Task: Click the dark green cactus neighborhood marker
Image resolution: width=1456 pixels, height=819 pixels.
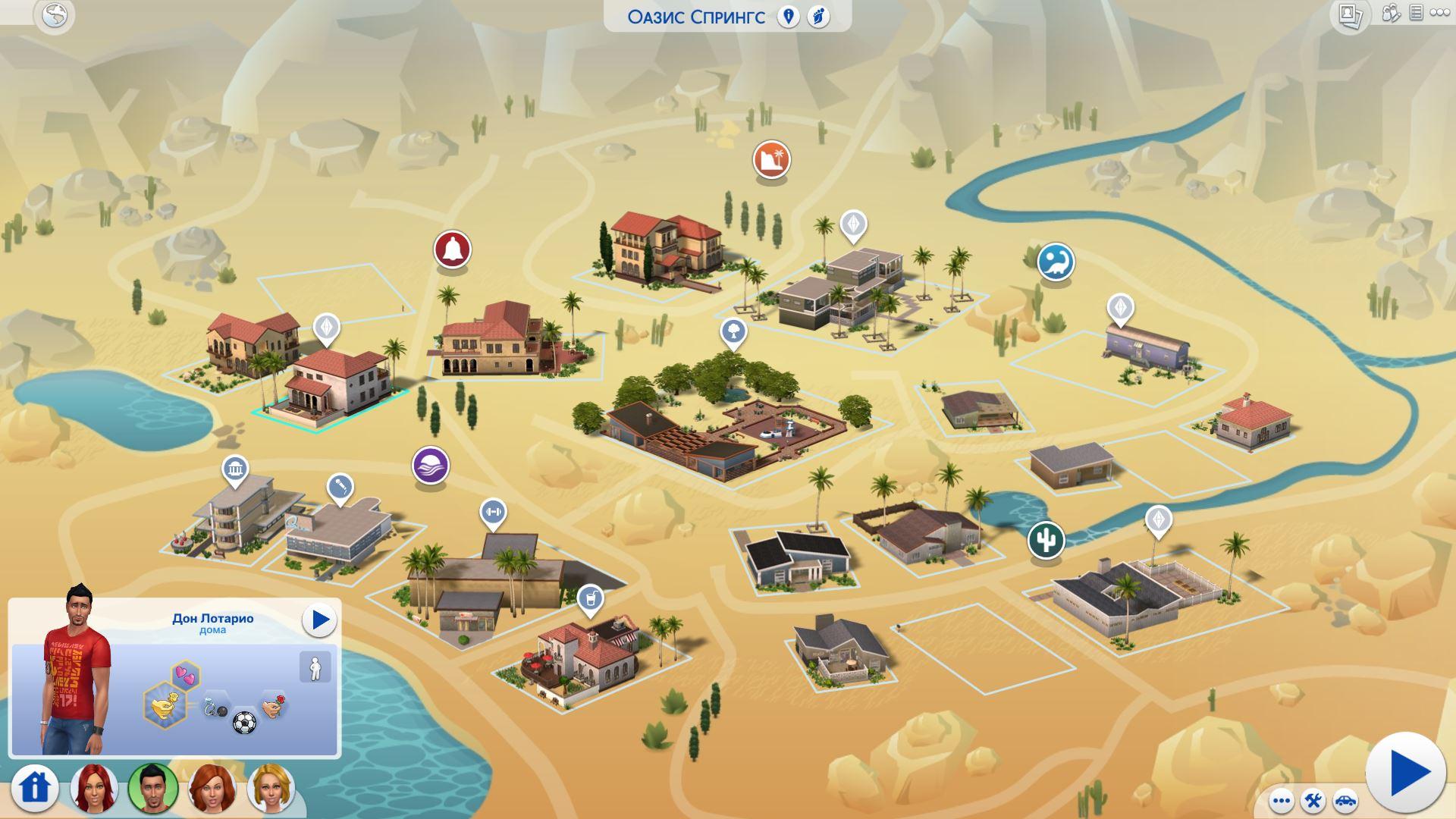Action: (1046, 541)
